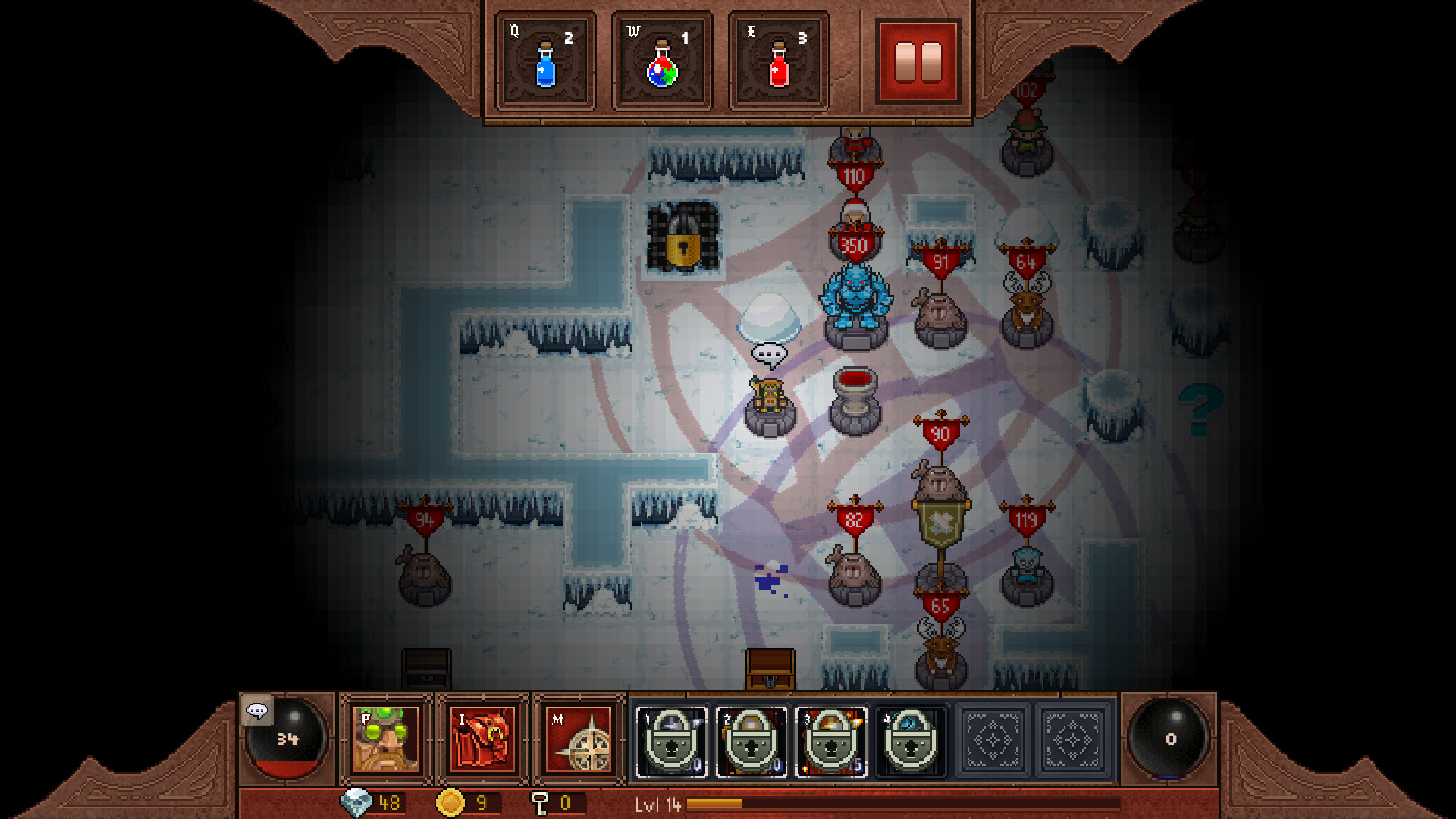This screenshot has height=819, width=1456.
Task: Click the speech bubble beside the black orb
Action: [x=259, y=713]
